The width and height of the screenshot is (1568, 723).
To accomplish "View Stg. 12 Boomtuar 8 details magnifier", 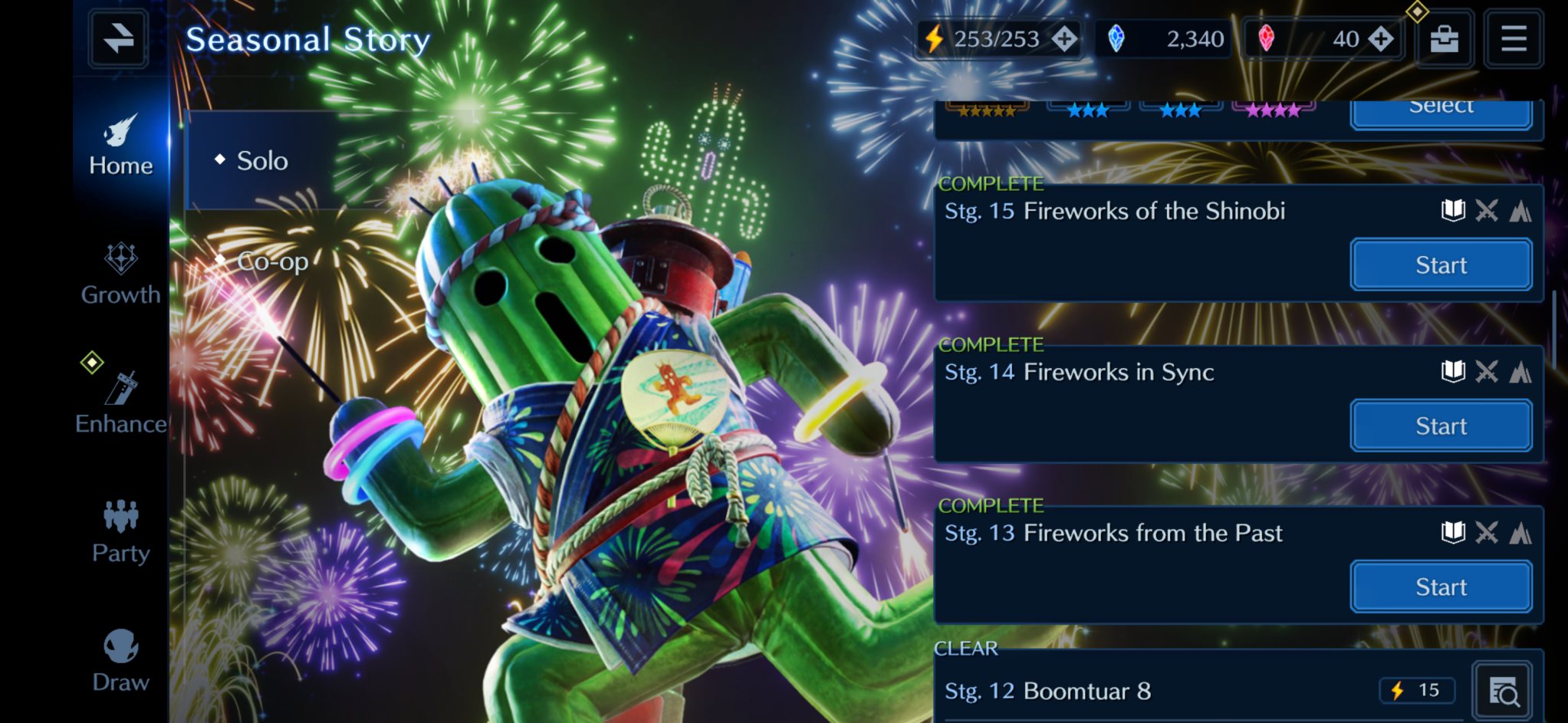I will pos(1503,692).
